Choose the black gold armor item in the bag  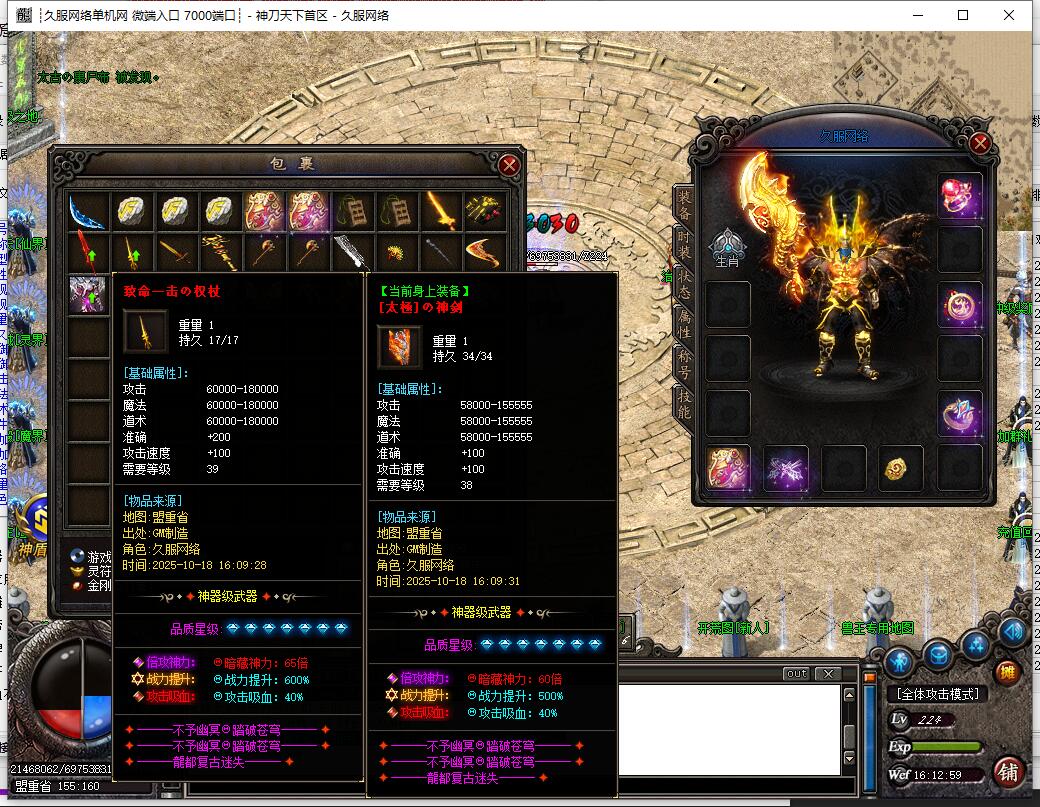[485, 211]
